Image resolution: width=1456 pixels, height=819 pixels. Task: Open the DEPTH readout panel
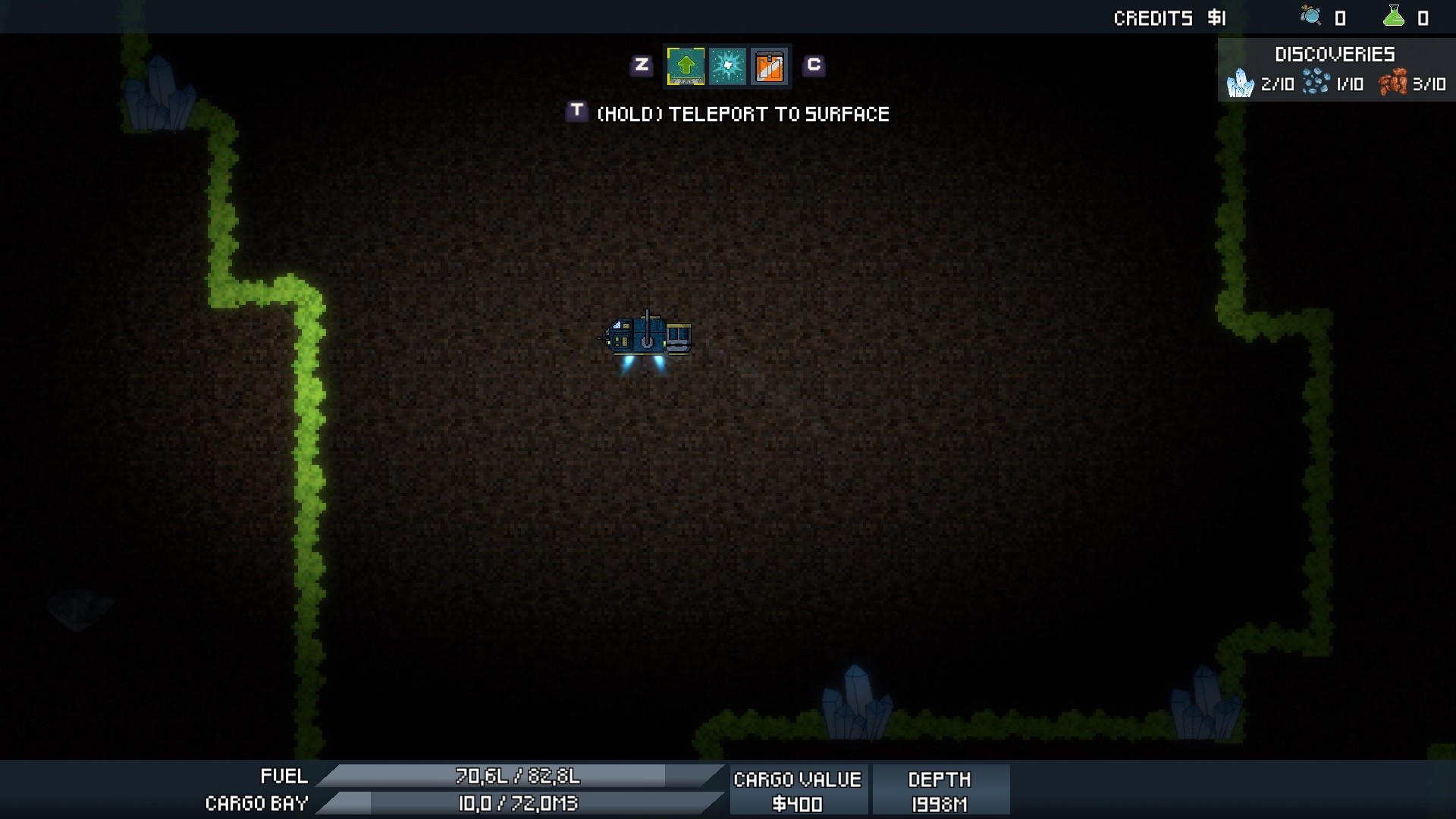[x=940, y=789]
